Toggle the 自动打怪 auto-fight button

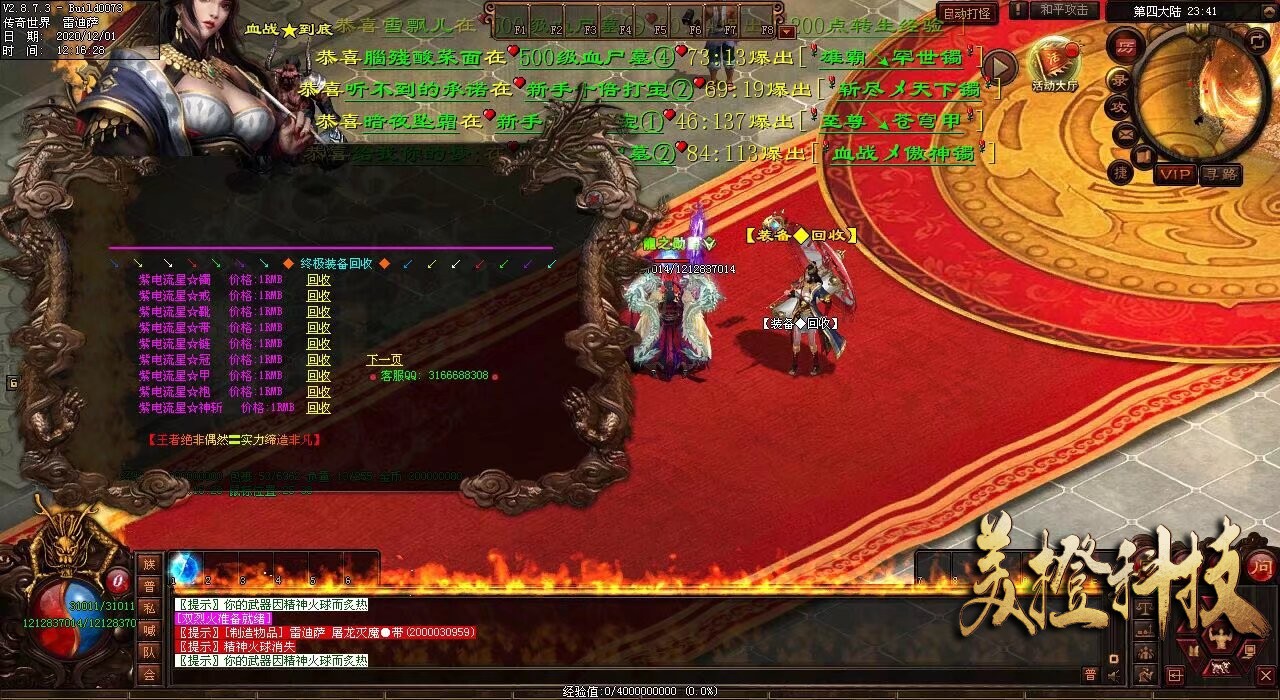967,13
